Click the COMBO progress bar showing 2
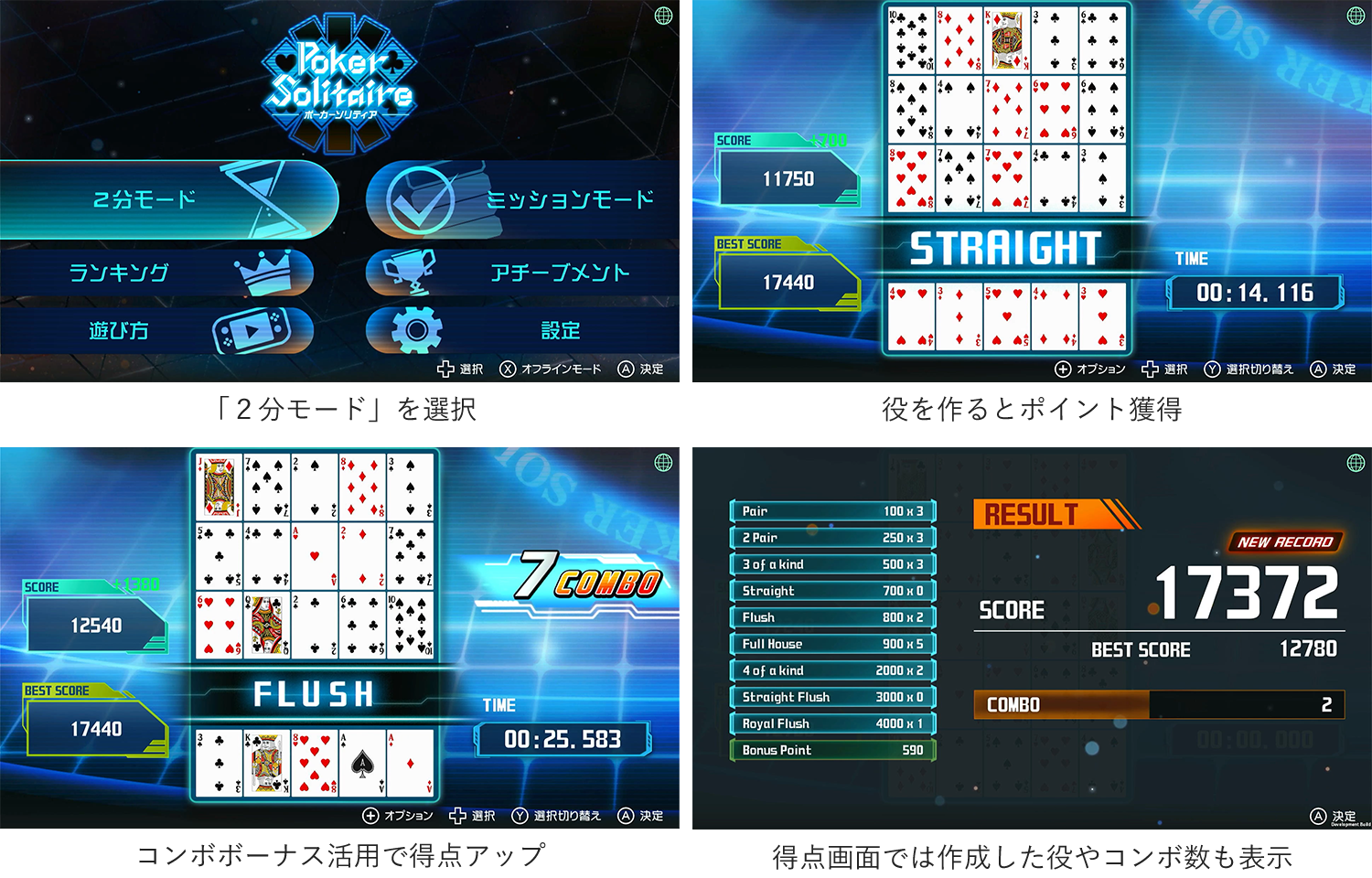 1159,705
